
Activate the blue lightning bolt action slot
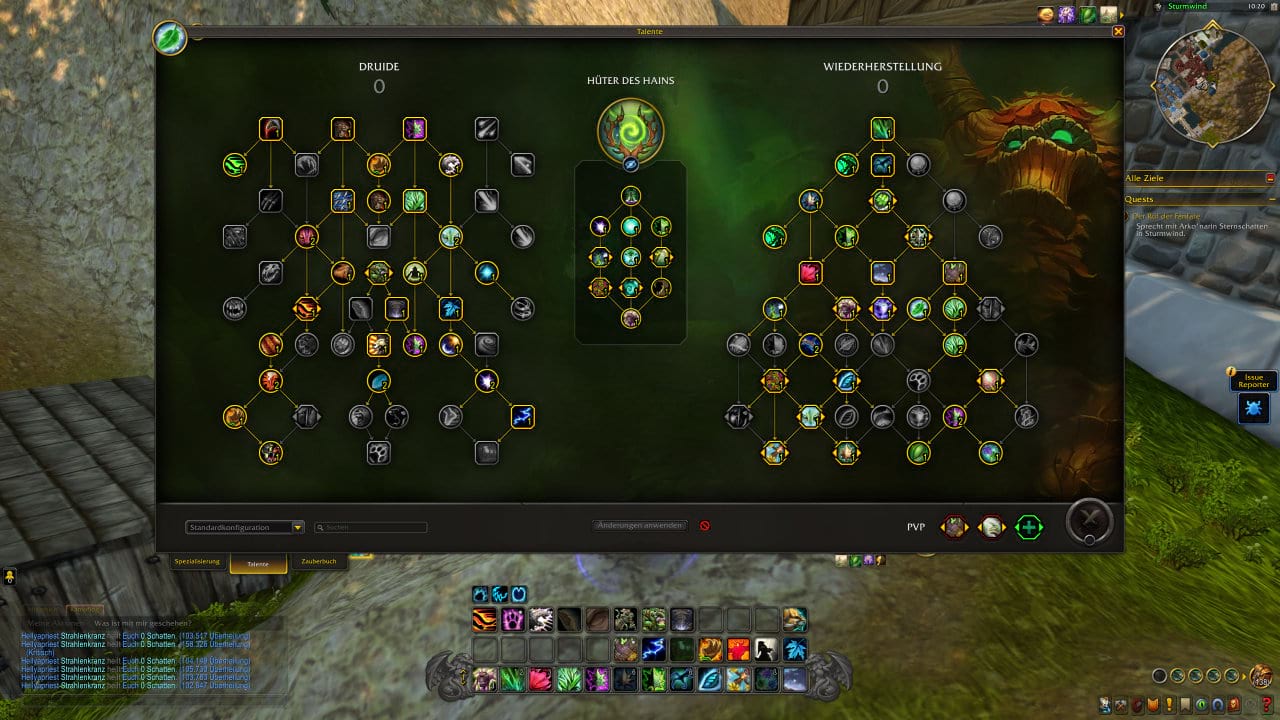(x=654, y=649)
